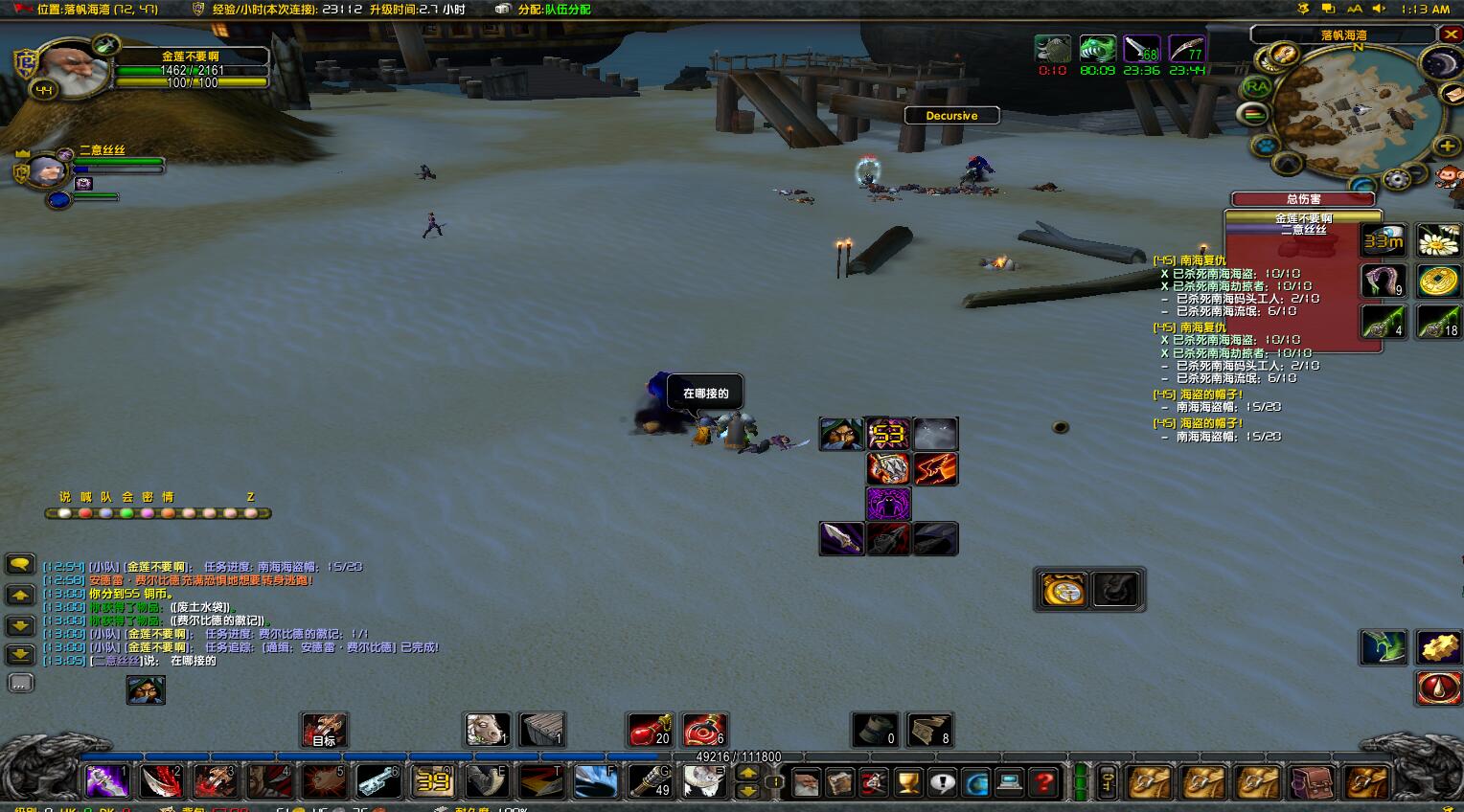This screenshot has height=812, width=1464.
Task: Click the daisy flower item icon
Action: point(1437,241)
